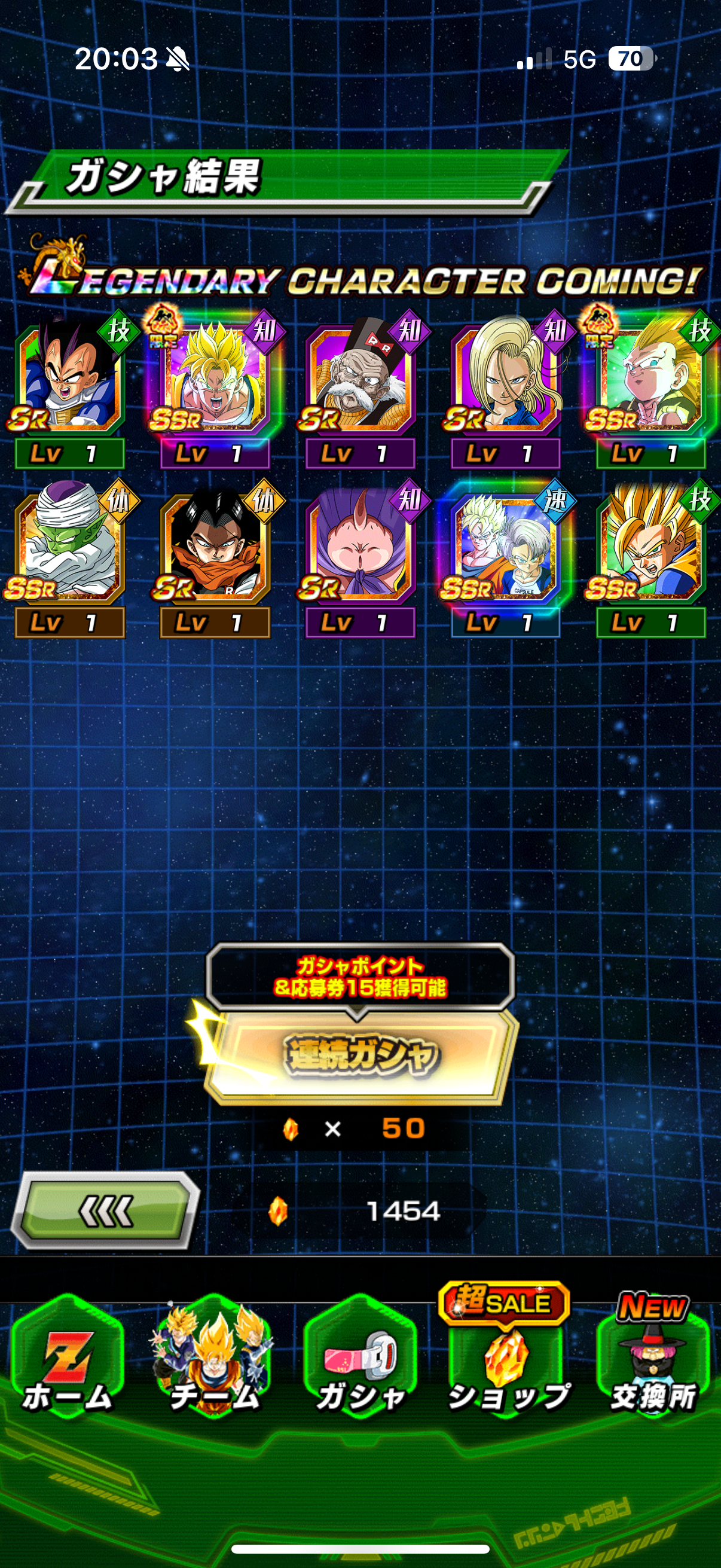Open the ホーム home menu
This screenshot has width=721, height=1568.
point(67,1361)
